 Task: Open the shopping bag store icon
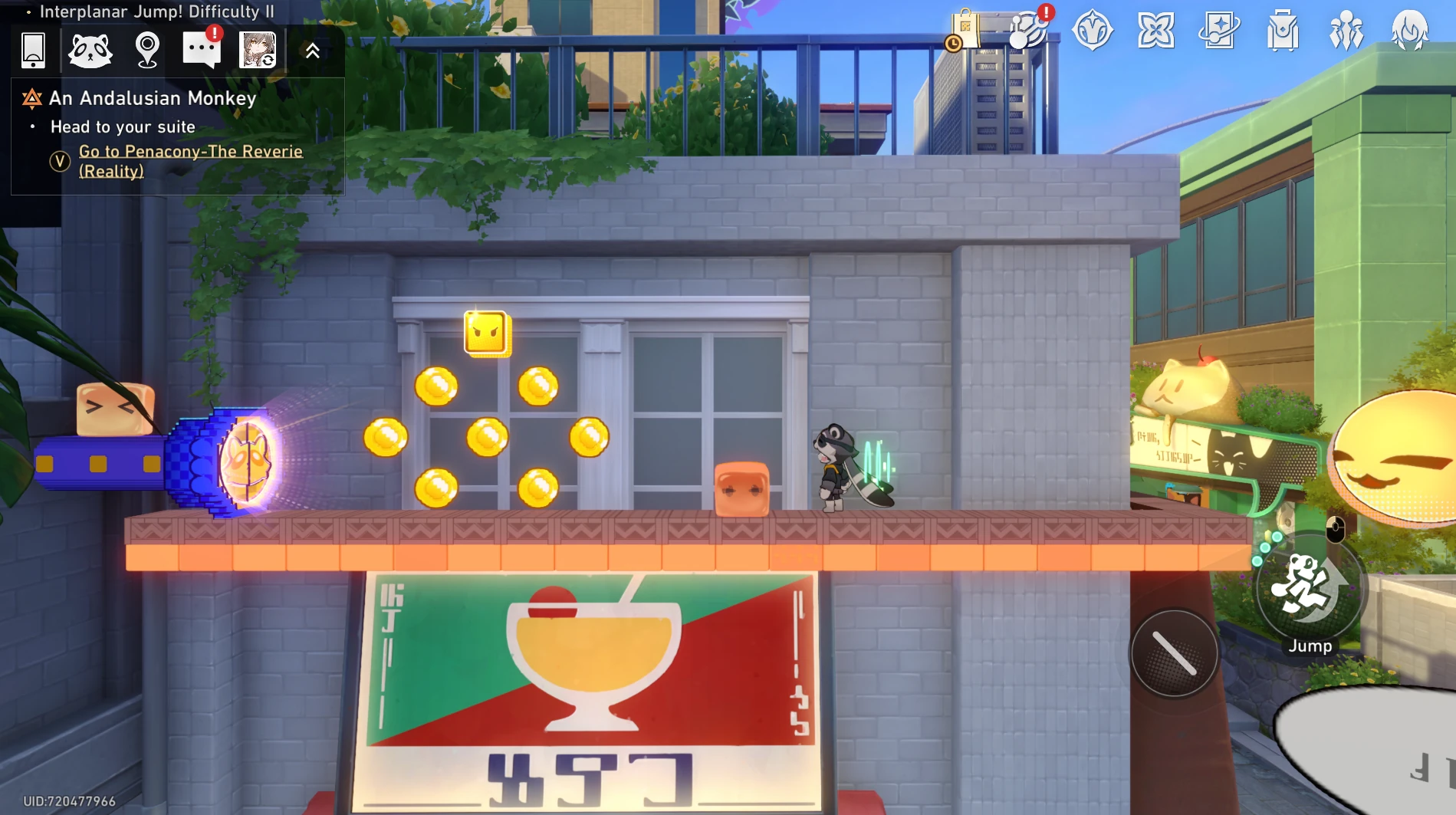(964, 31)
